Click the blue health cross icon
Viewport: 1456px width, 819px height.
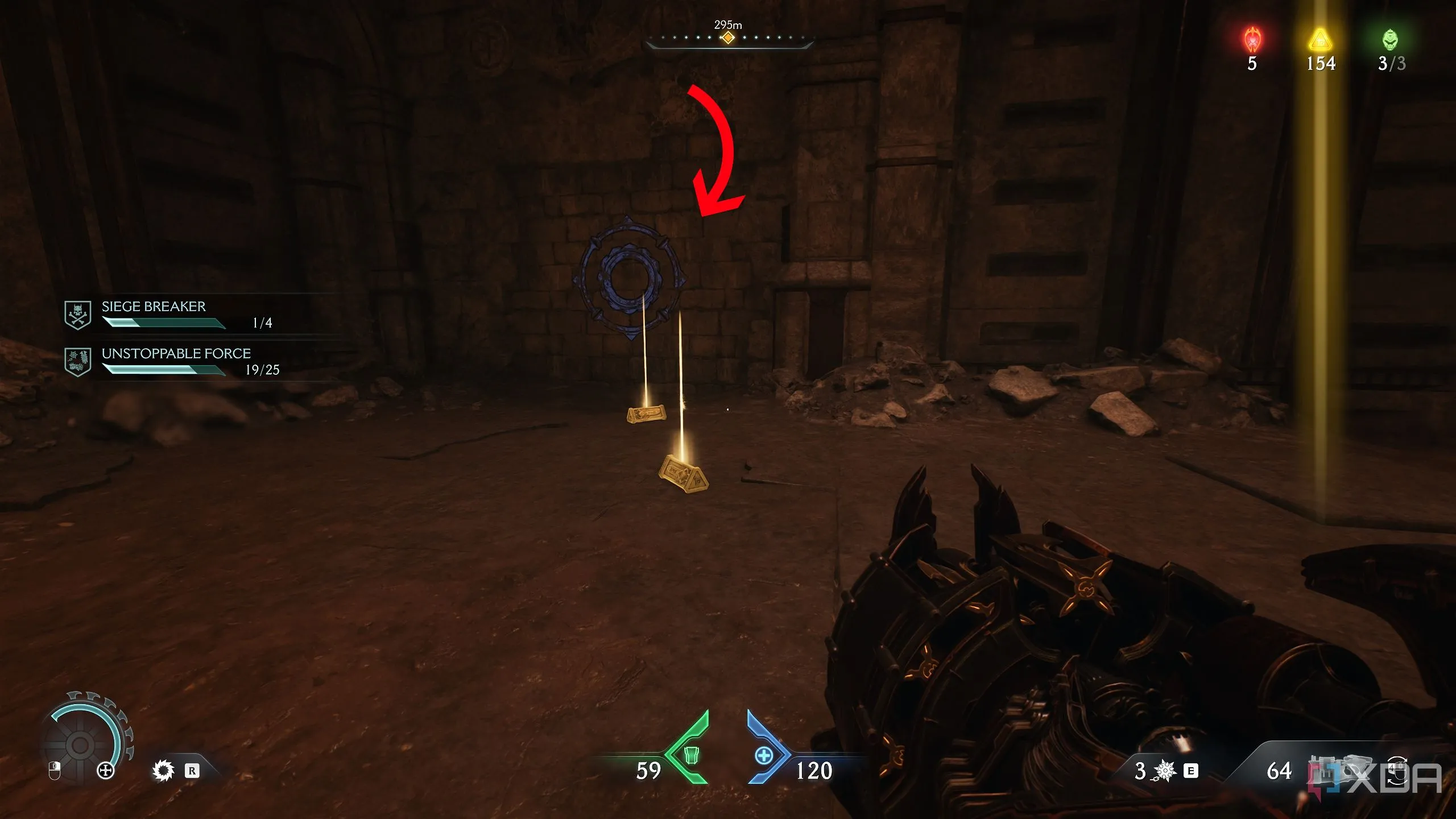tap(763, 755)
